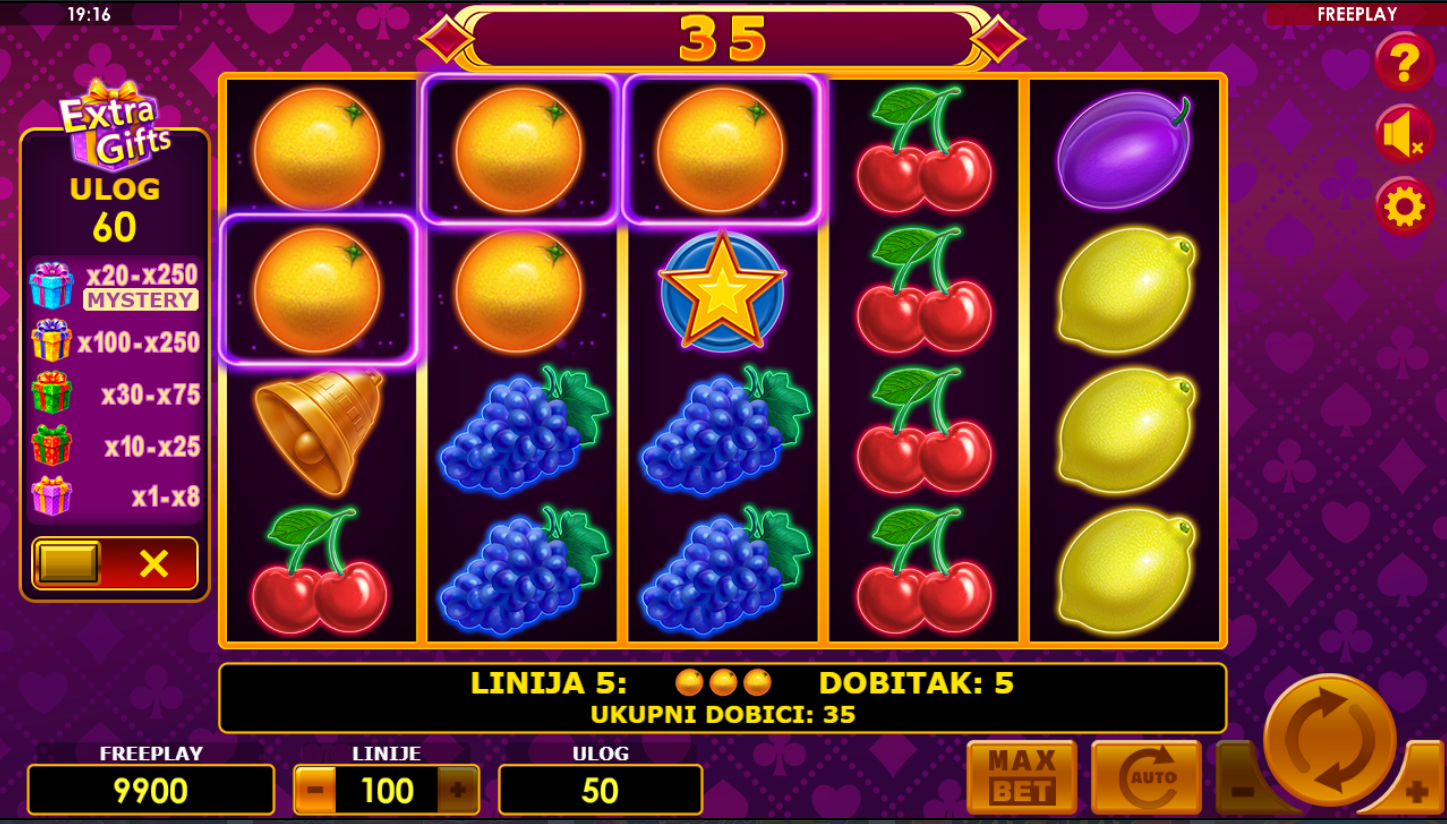This screenshot has height=824, width=1447.
Task: Raise the bet with the plus button
Action: [x=1417, y=791]
